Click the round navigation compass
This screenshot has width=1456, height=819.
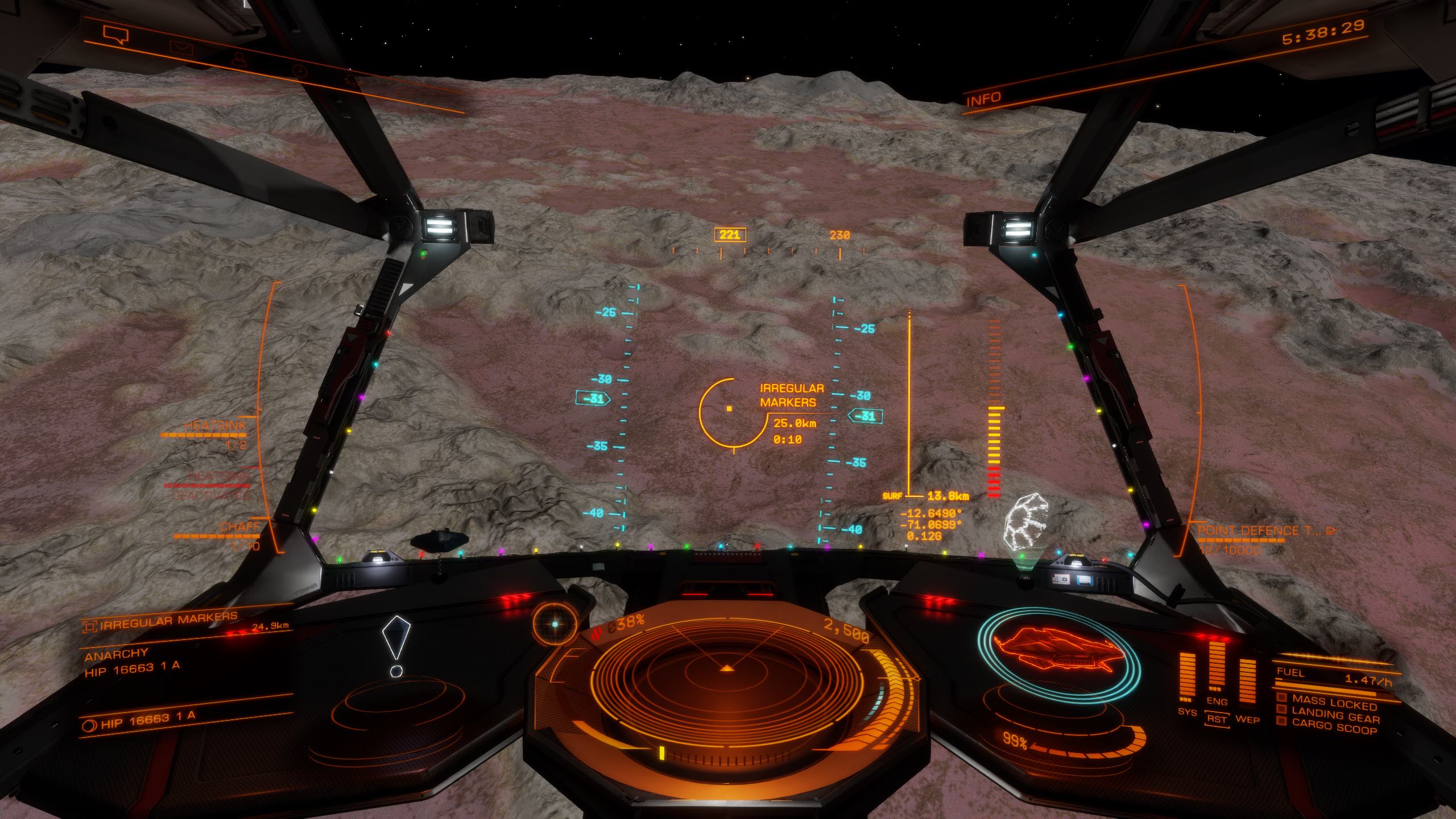point(556,623)
